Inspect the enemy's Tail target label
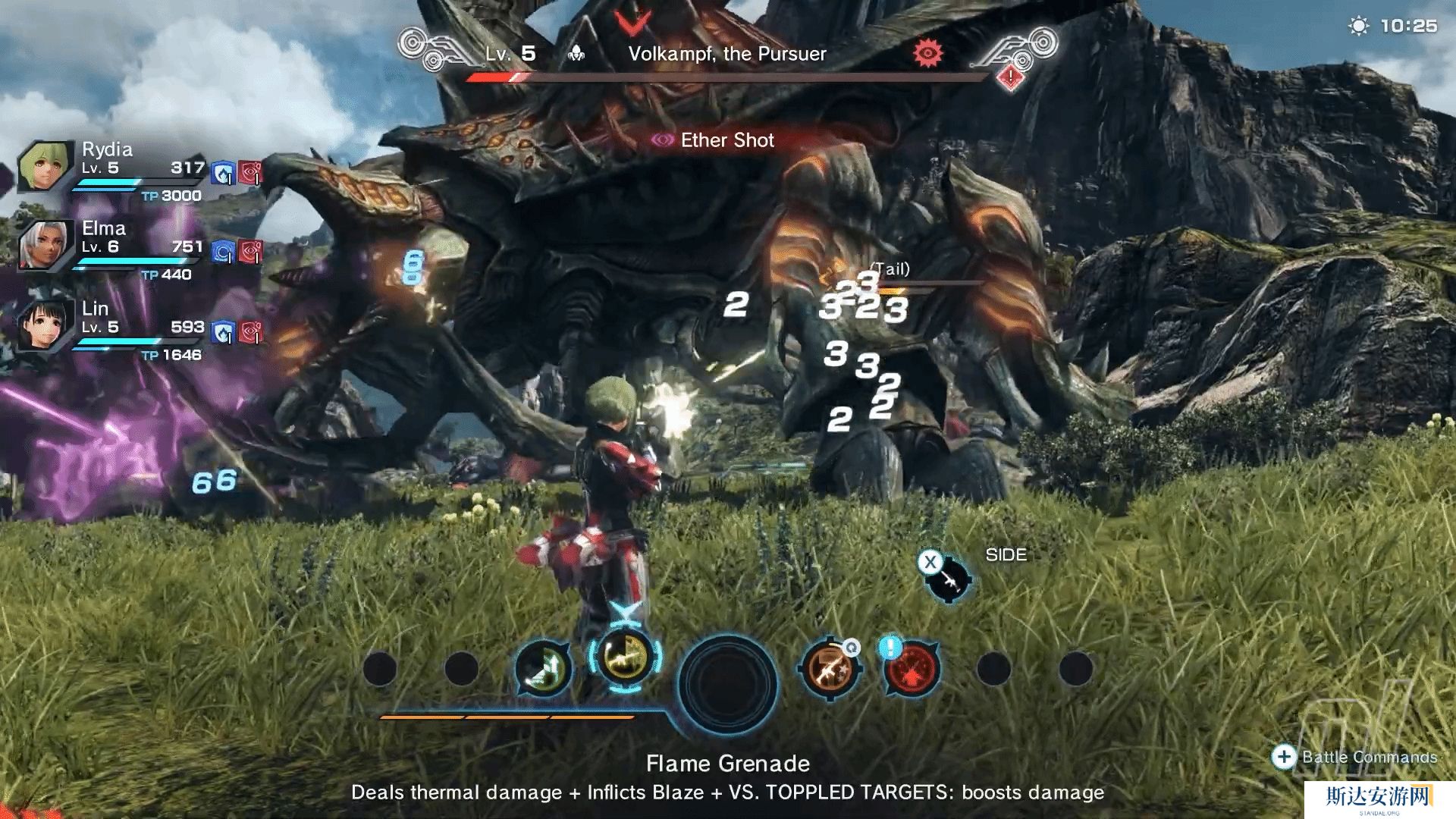 pyautogui.click(x=890, y=269)
